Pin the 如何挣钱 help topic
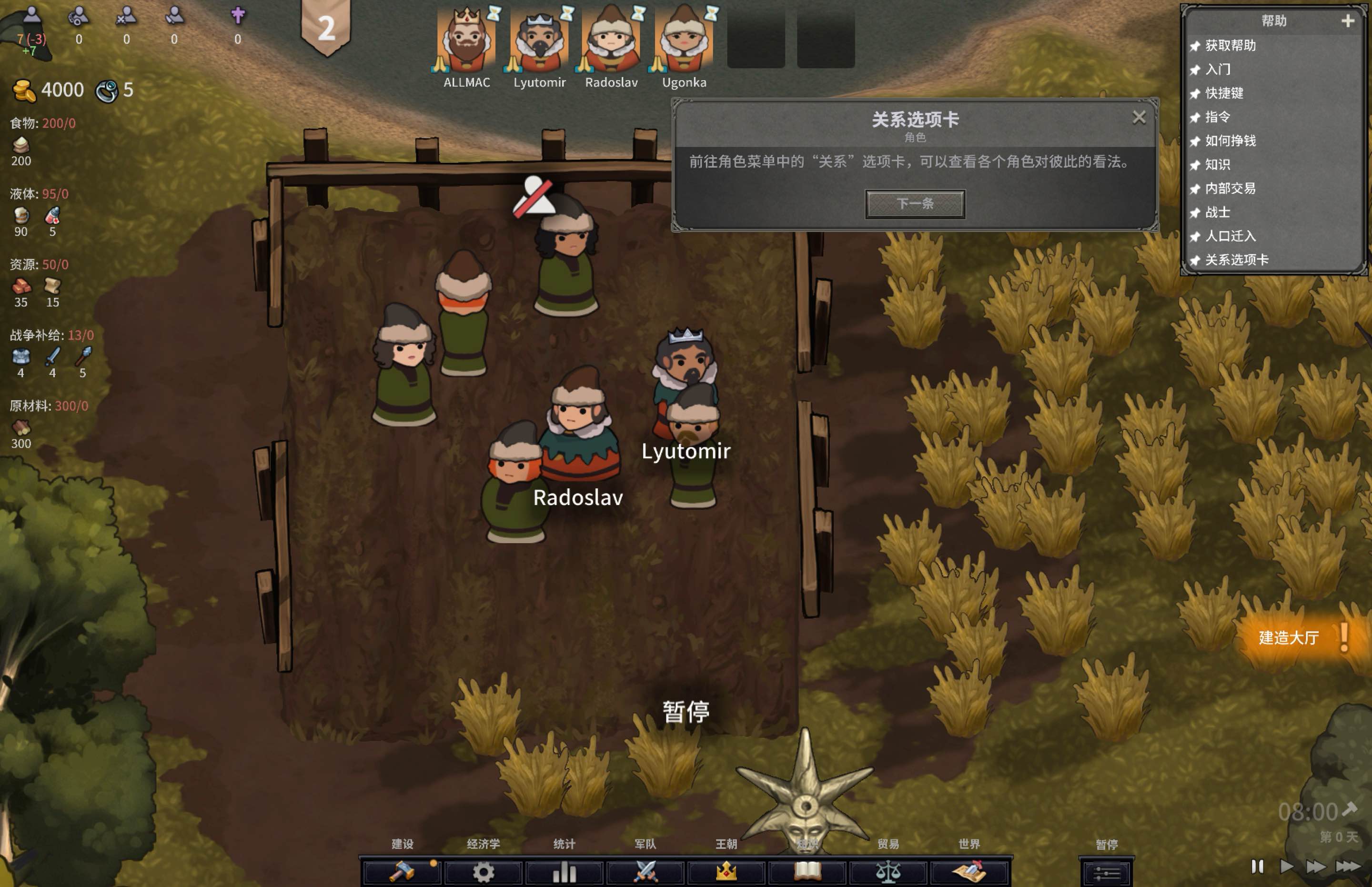 coord(1195,141)
